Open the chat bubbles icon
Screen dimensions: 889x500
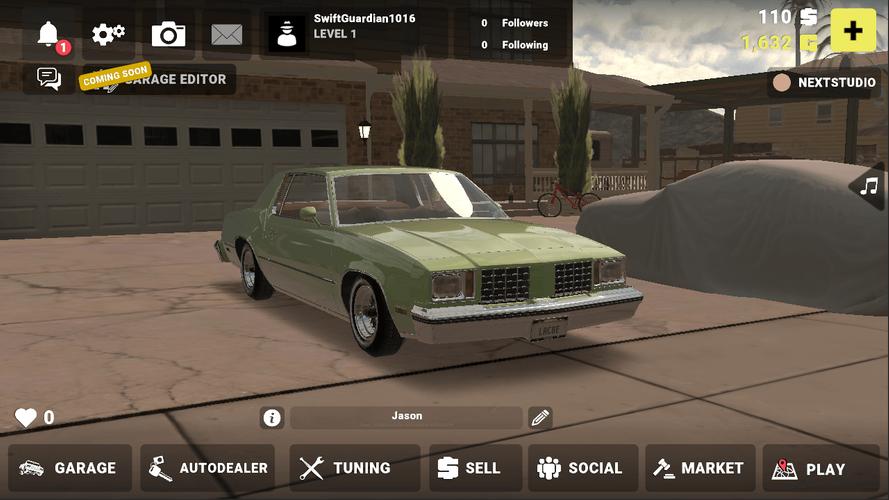[49, 79]
